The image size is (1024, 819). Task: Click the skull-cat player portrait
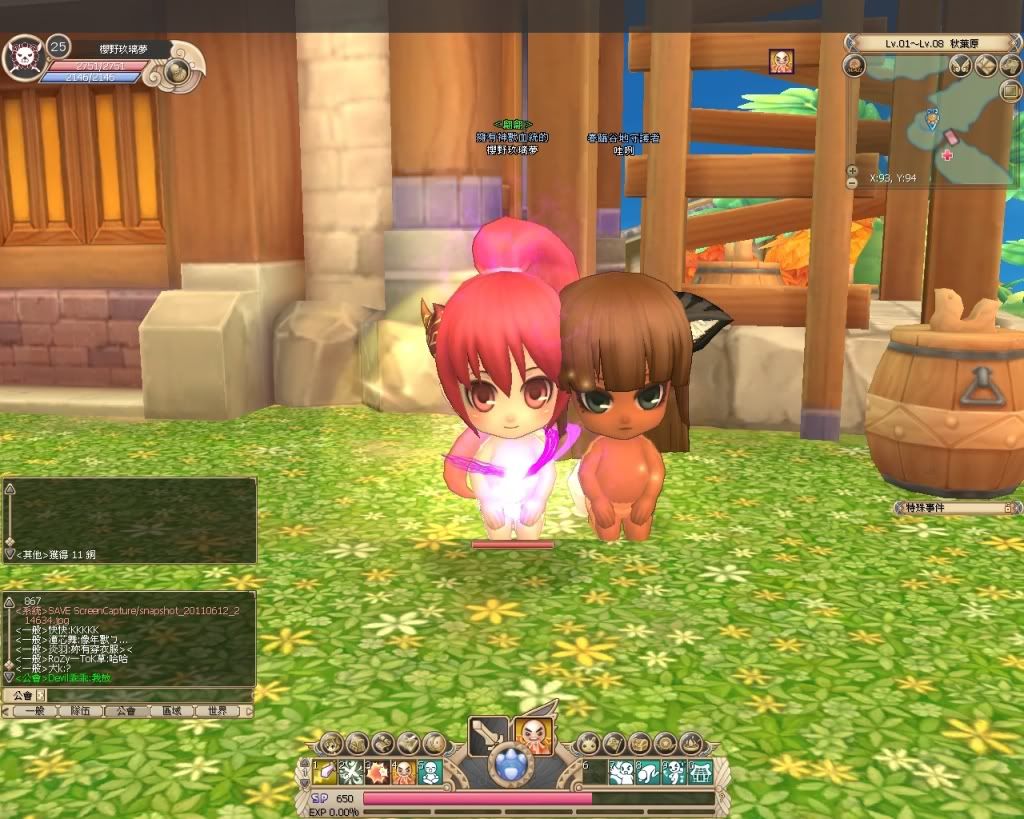tap(24, 60)
